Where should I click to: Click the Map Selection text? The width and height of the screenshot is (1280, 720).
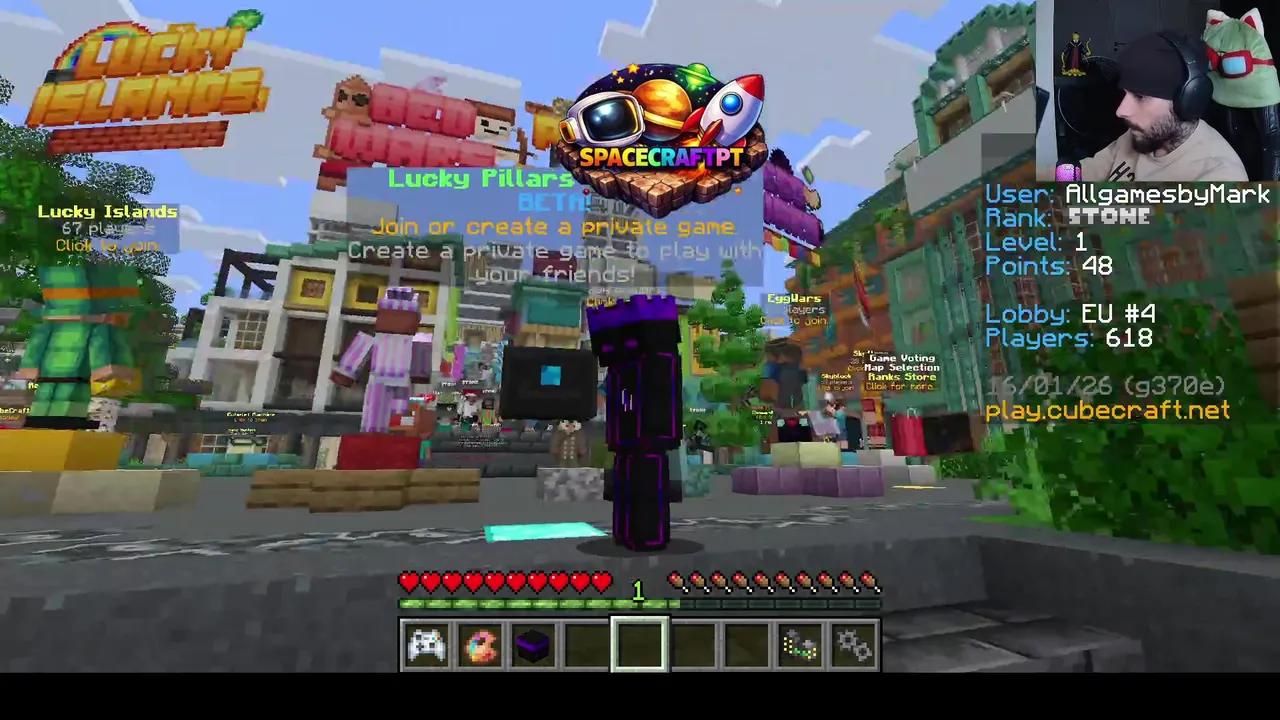coord(902,367)
